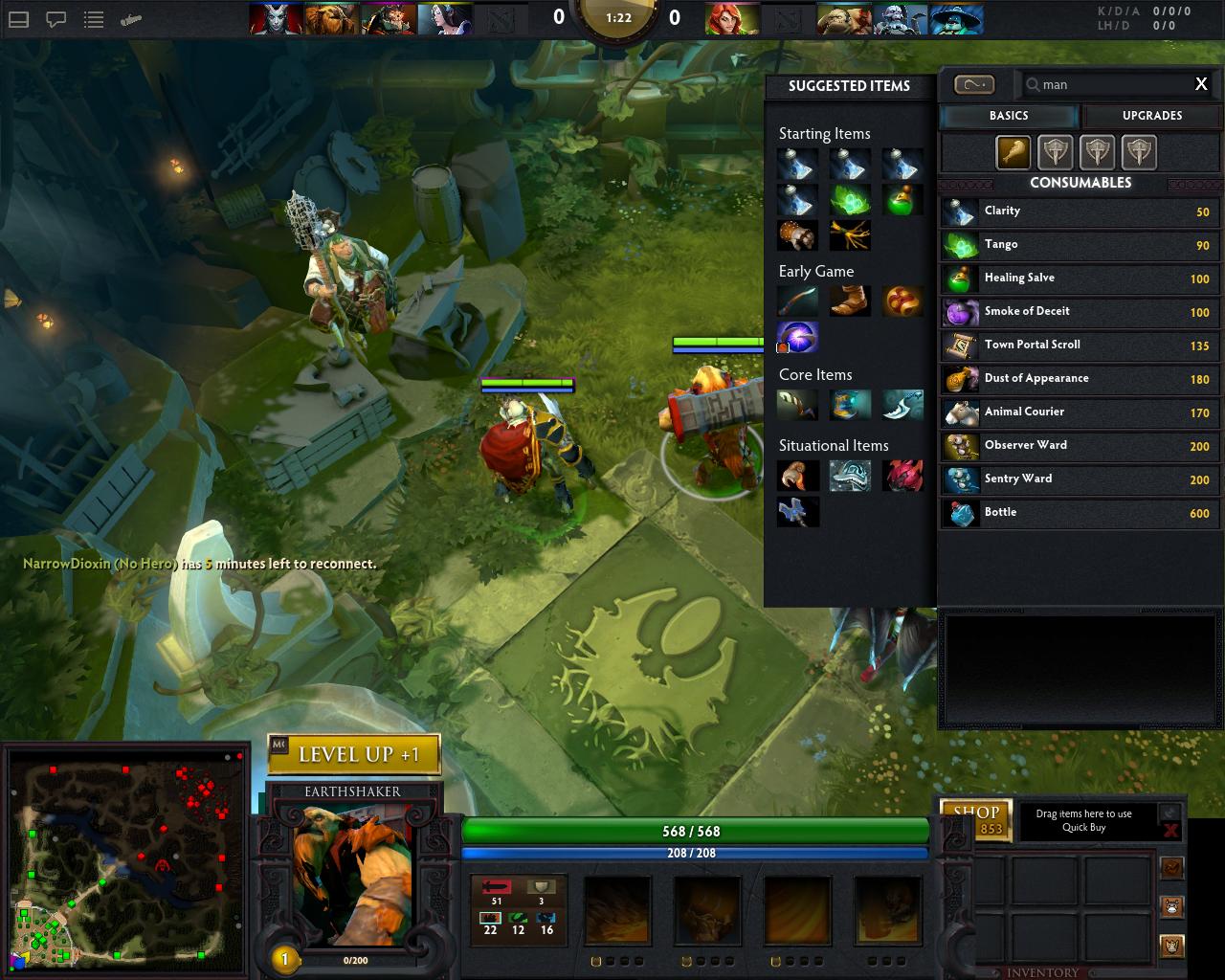Image resolution: width=1225 pixels, height=980 pixels.
Task: Select Observer Ward in the shop
Action: point(1080,446)
